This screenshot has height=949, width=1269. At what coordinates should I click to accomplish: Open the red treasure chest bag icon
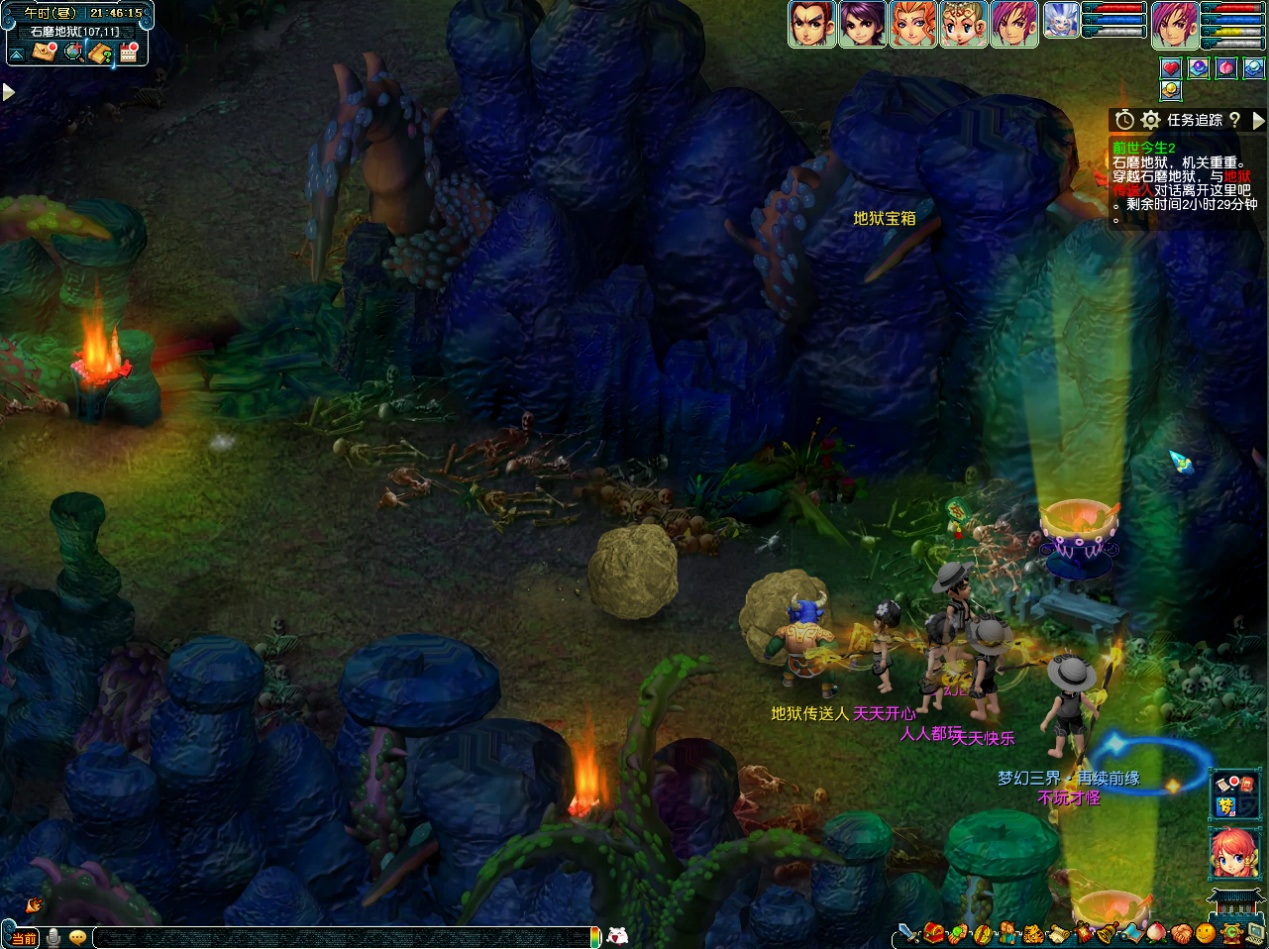[x=934, y=934]
